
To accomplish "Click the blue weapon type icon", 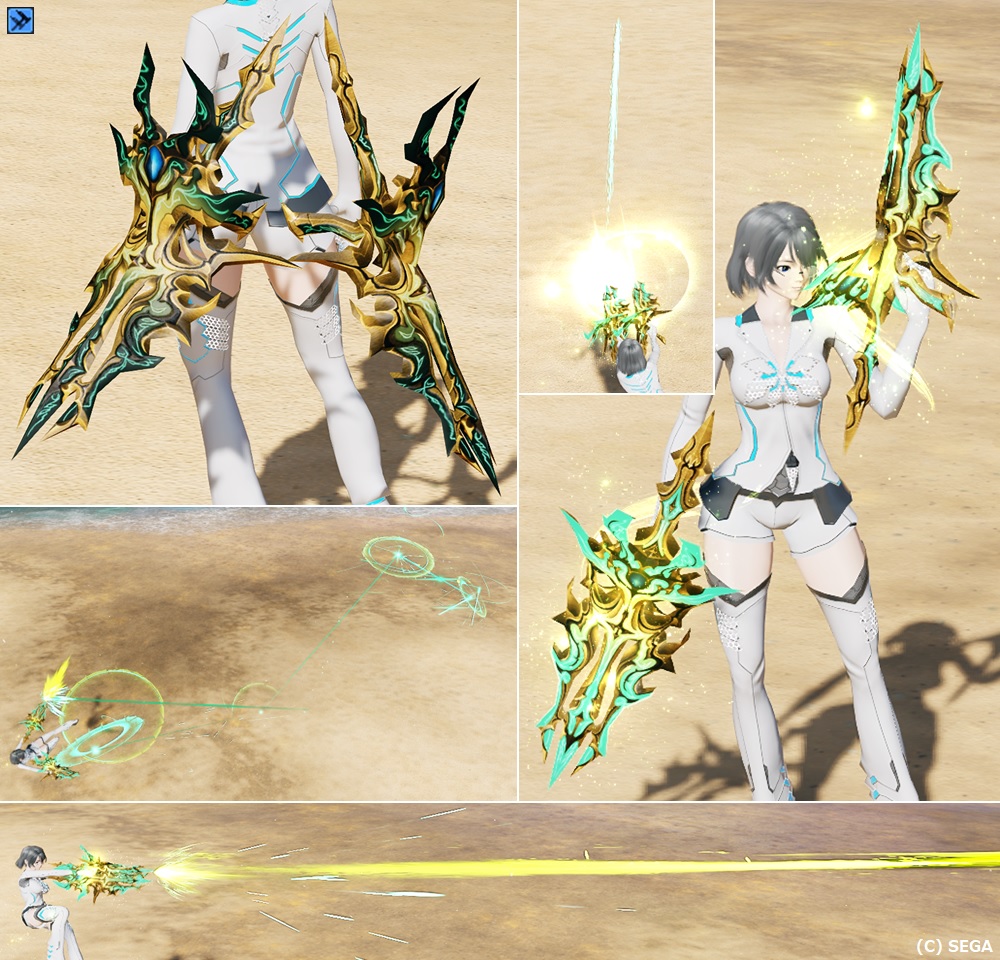I will point(20,19).
